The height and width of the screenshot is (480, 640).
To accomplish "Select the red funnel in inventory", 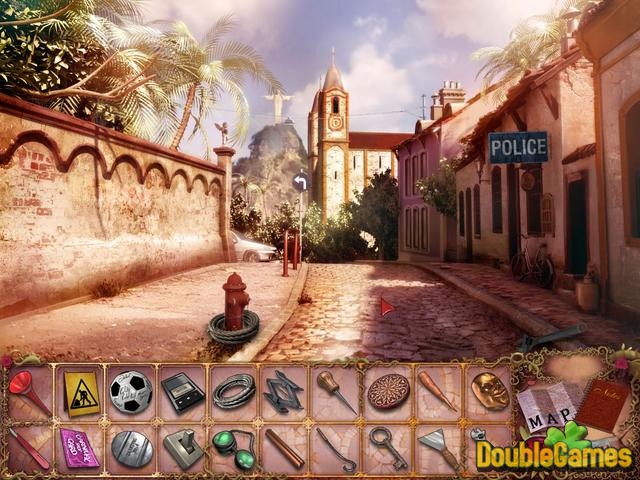I will point(26,390).
